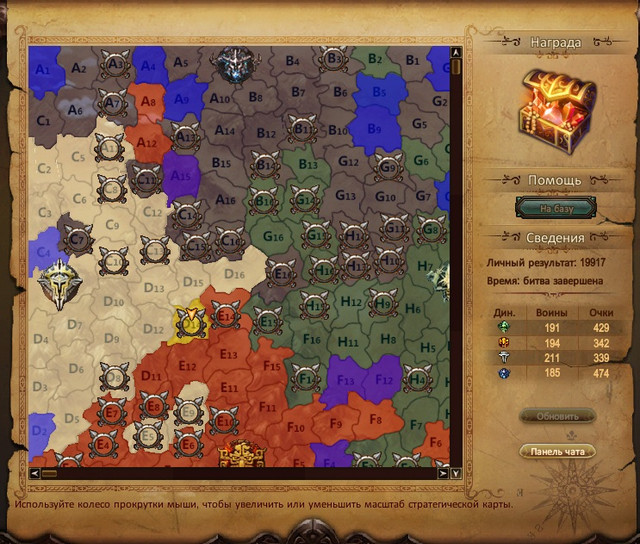The height and width of the screenshot is (544, 640).
Task: Select the beige D13 territory
Action: (x=152, y=290)
